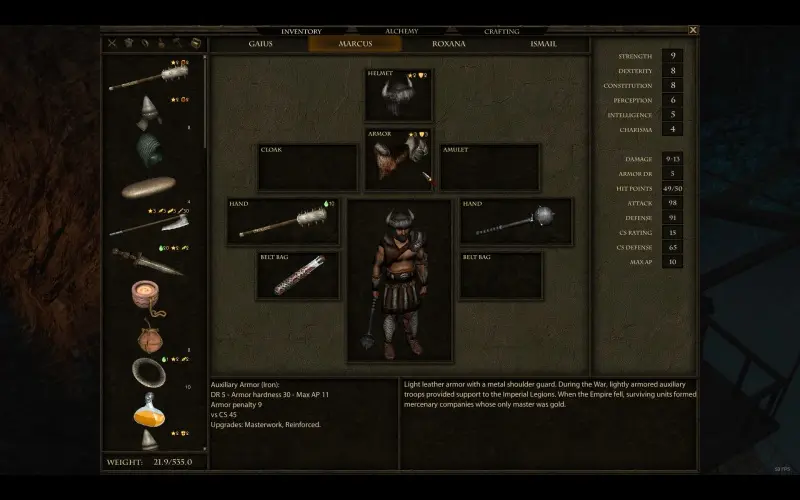Select the Inventory tab

(301, 31)
